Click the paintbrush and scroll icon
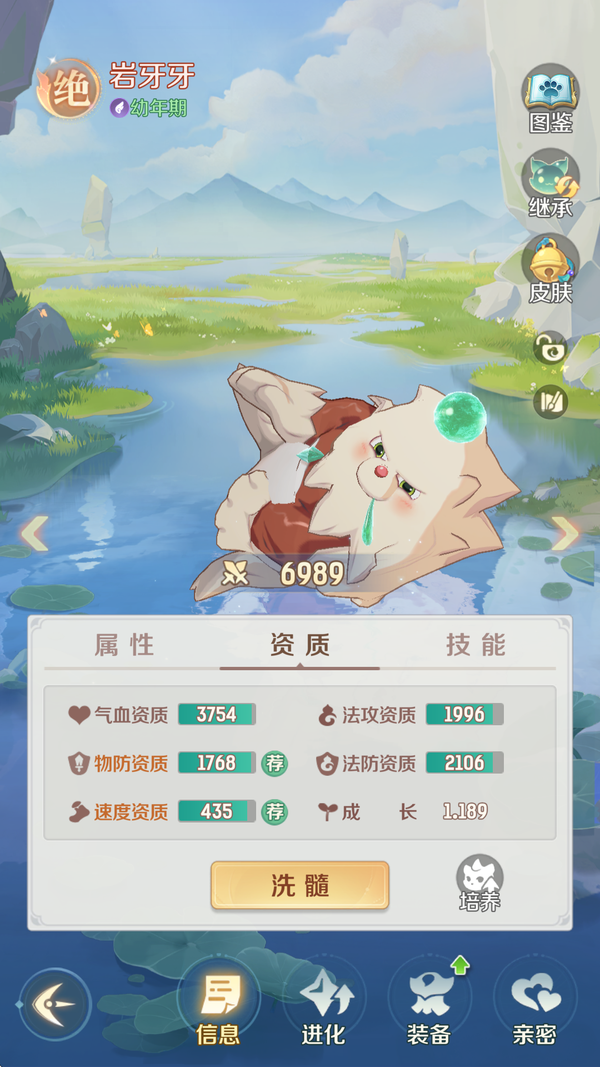Screen dimensions: 600x1067 pos(550,401)
